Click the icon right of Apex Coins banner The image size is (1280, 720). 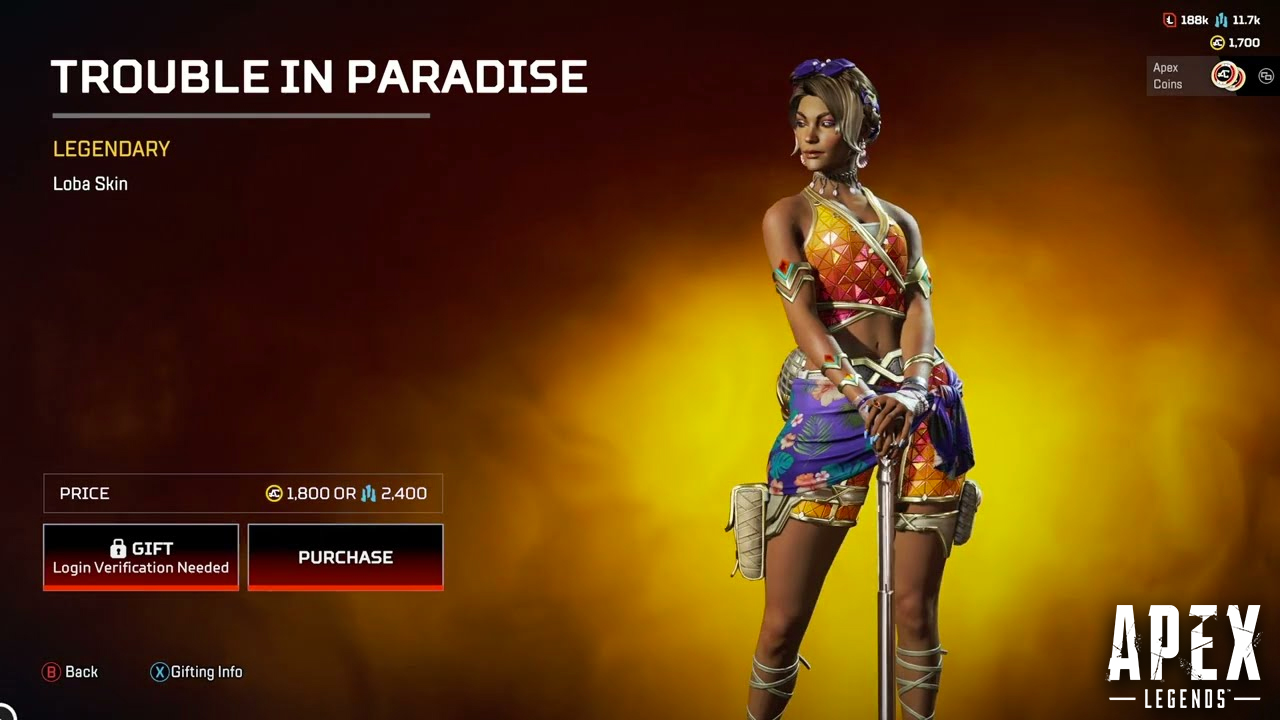tap(1264, 74)
